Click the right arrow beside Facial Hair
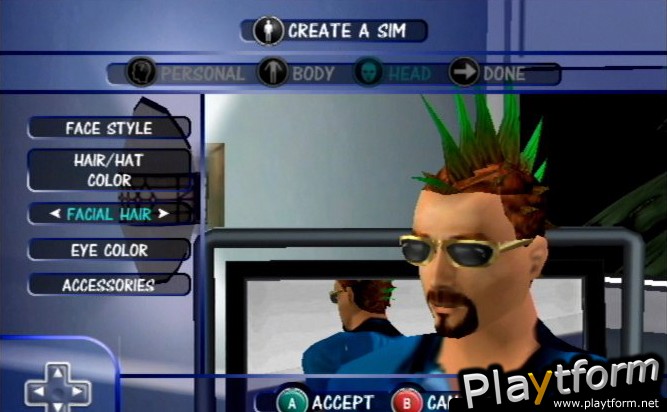Viewport: 667px width, 412px height. (x=164, y=213)
